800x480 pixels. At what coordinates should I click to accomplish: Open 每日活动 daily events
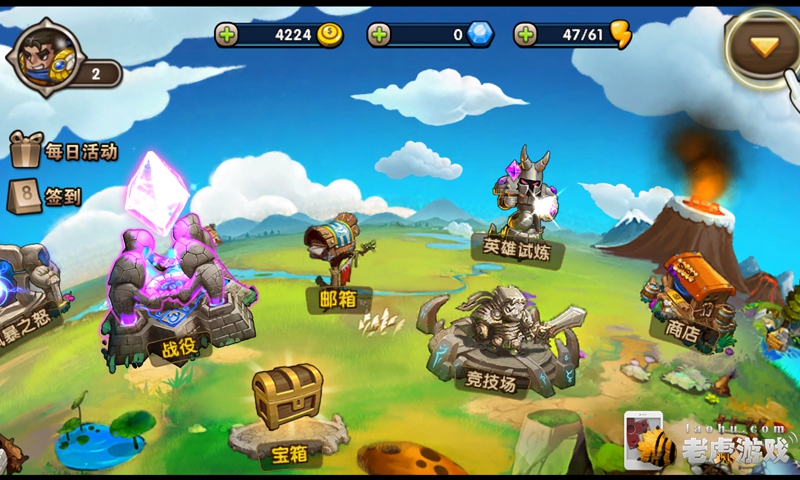(x=64, y=152)
